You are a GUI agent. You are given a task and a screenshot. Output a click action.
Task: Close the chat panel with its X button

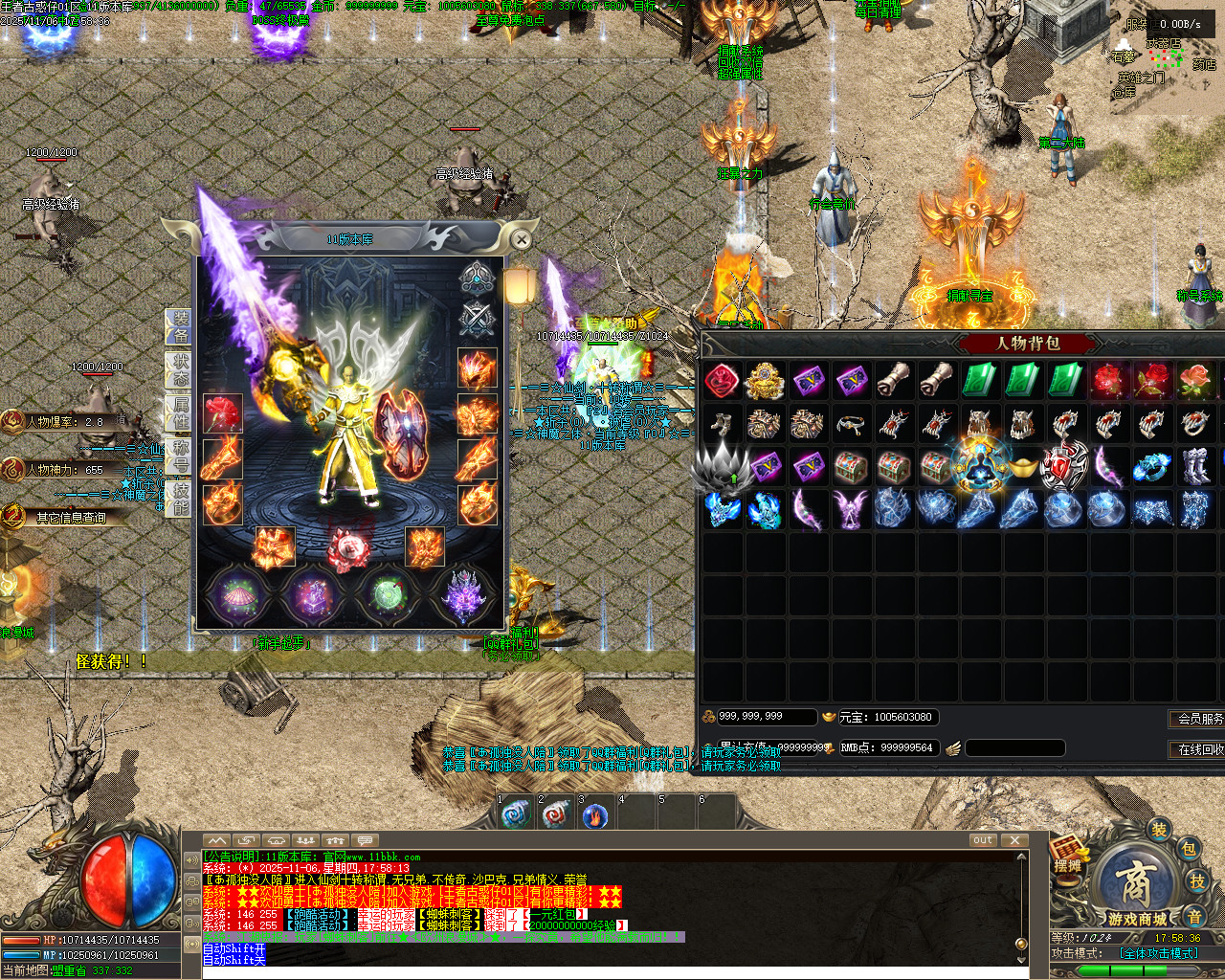pyautogui.click(x=1014, y=840)
